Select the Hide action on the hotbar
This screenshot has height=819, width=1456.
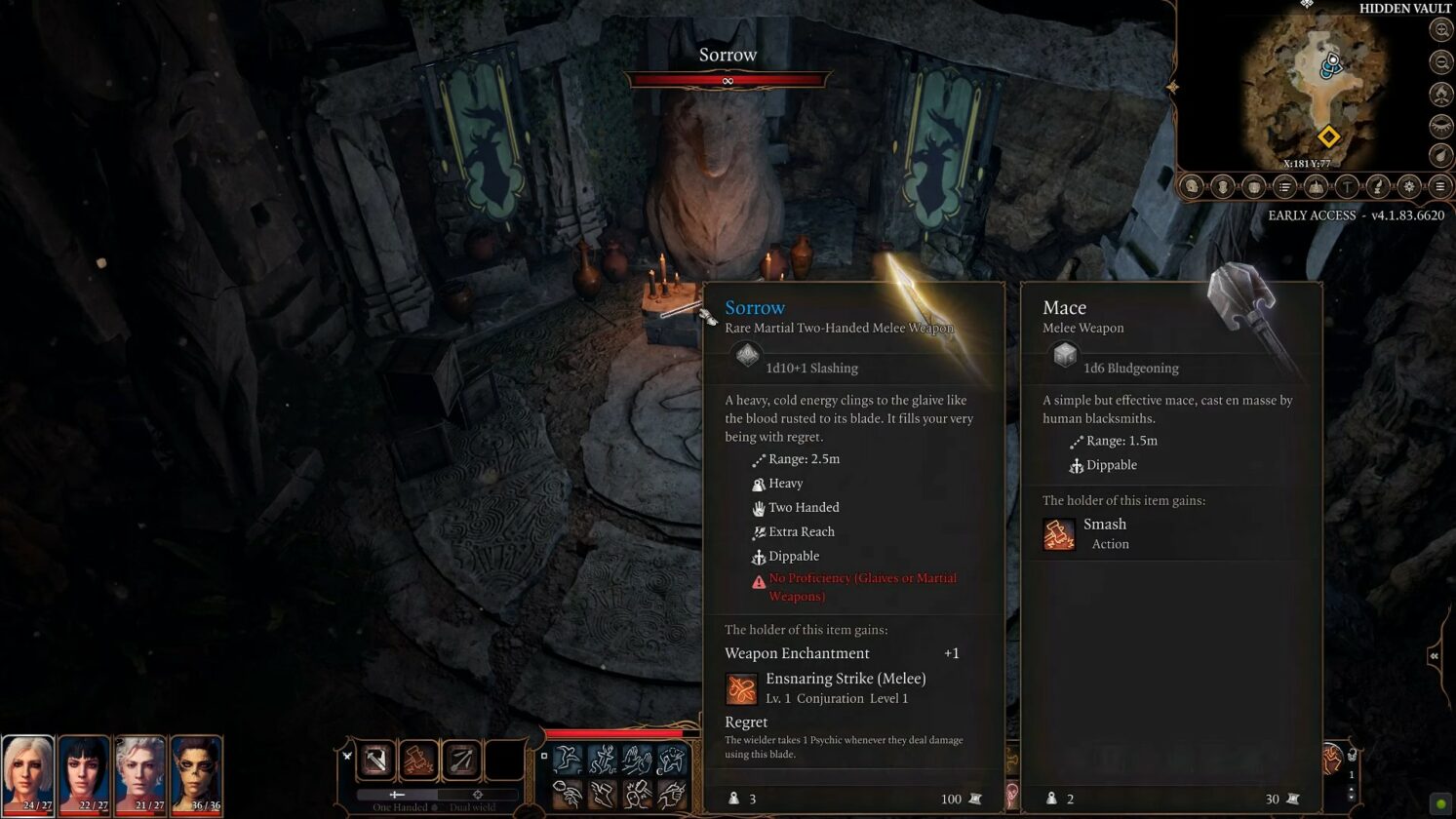(673, 761)
